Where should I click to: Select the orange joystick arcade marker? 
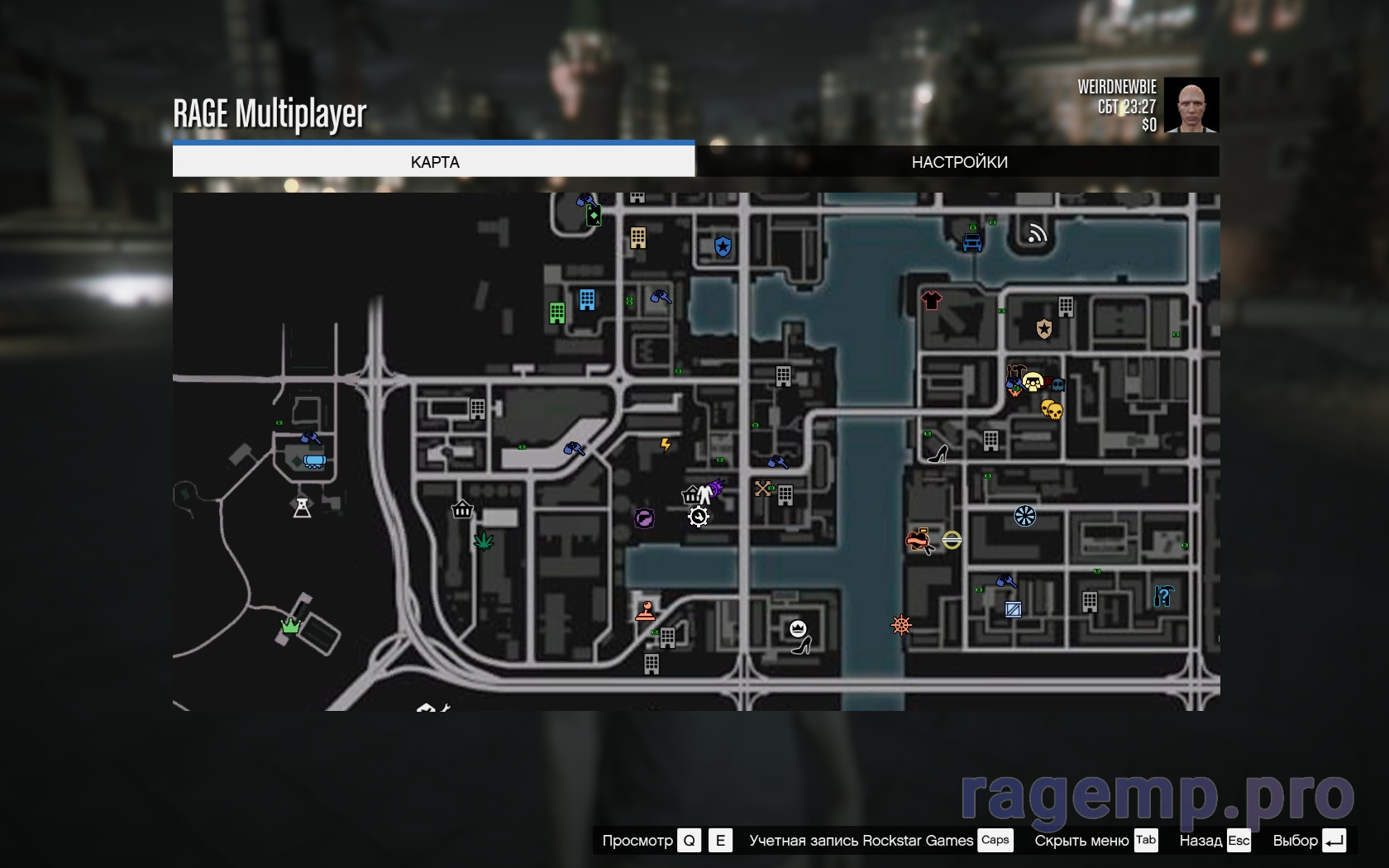click(645, 611)
